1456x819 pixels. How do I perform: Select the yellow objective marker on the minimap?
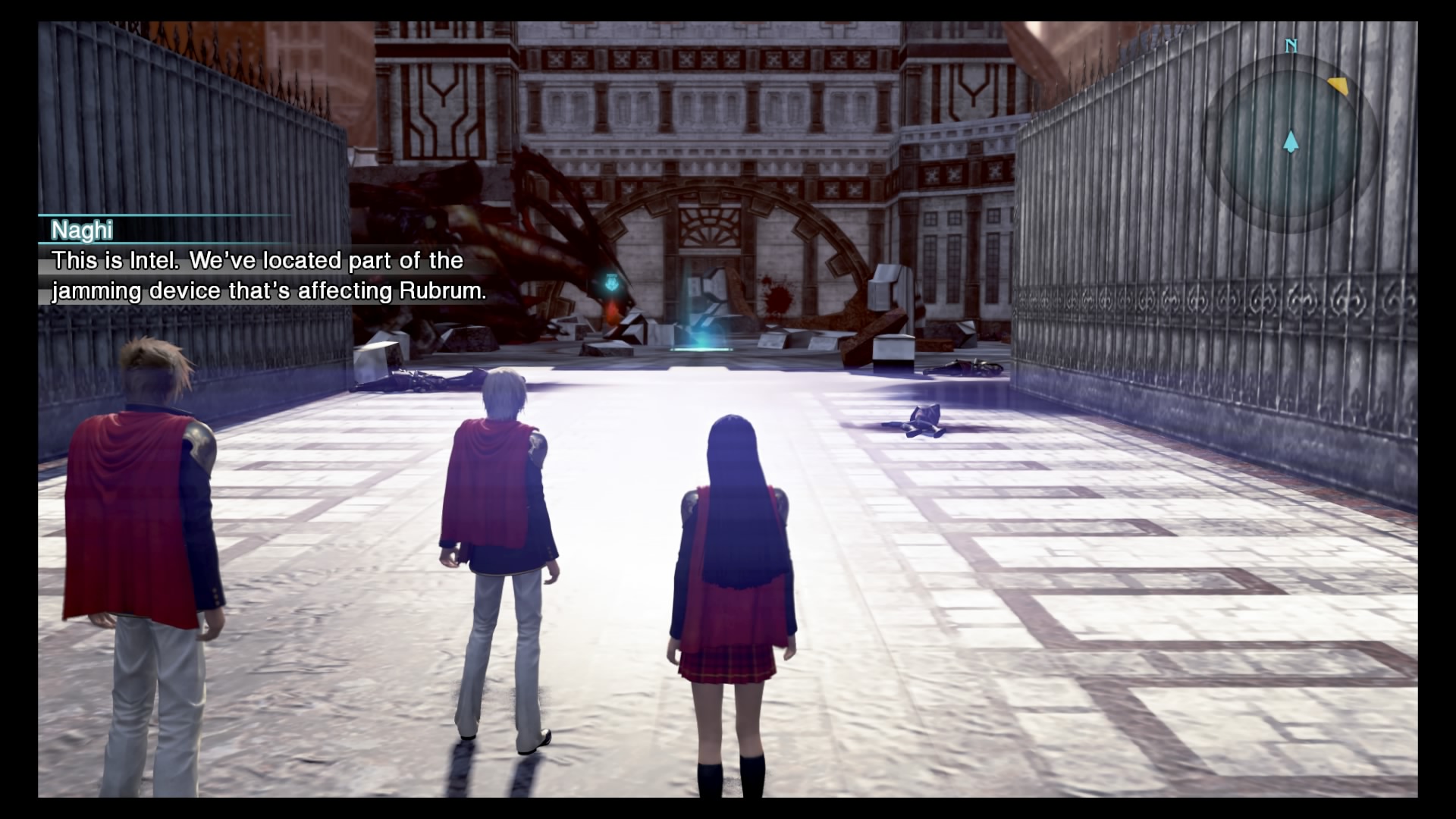1338,84
